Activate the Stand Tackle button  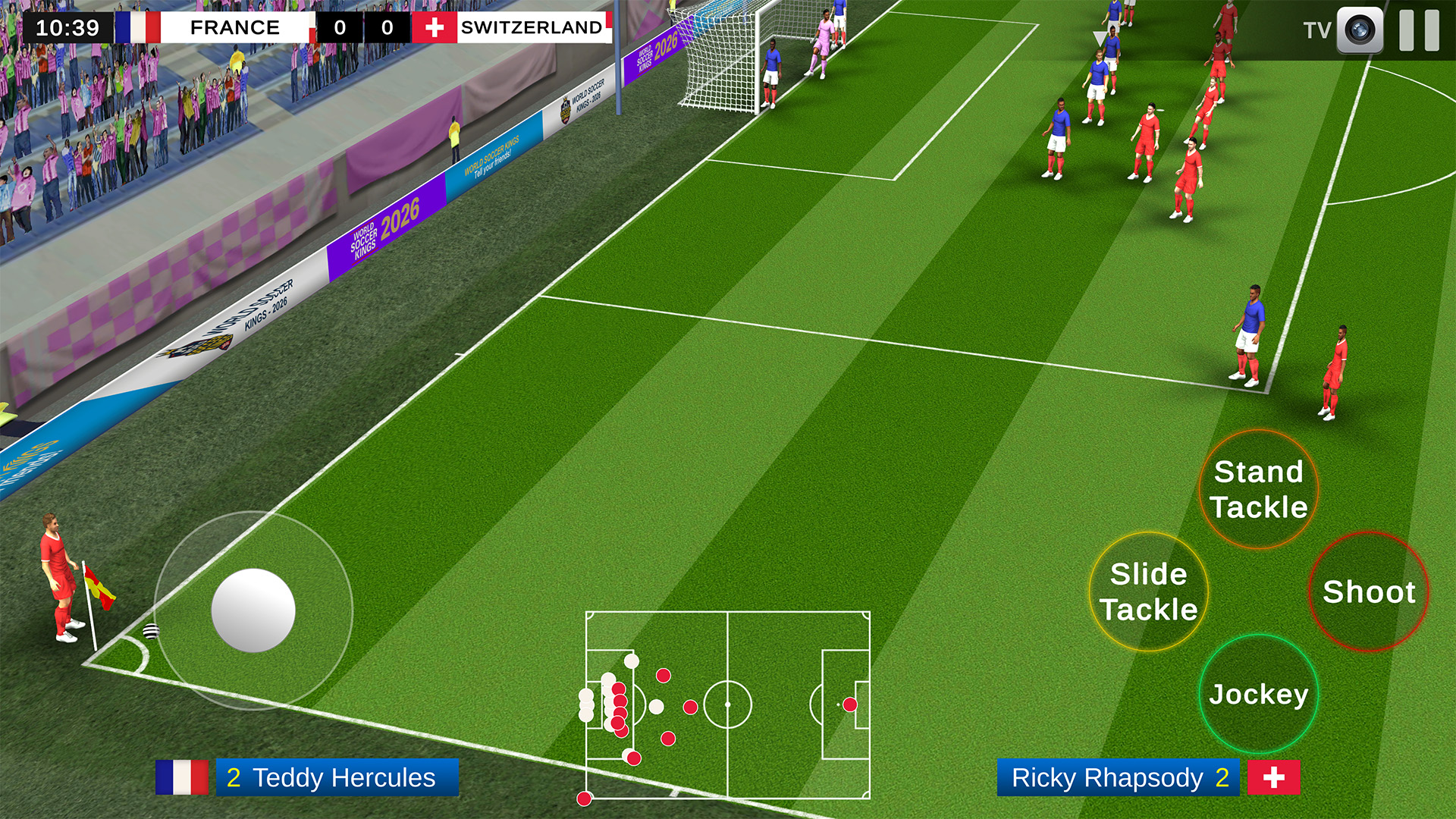click(x=1258, y=489)
